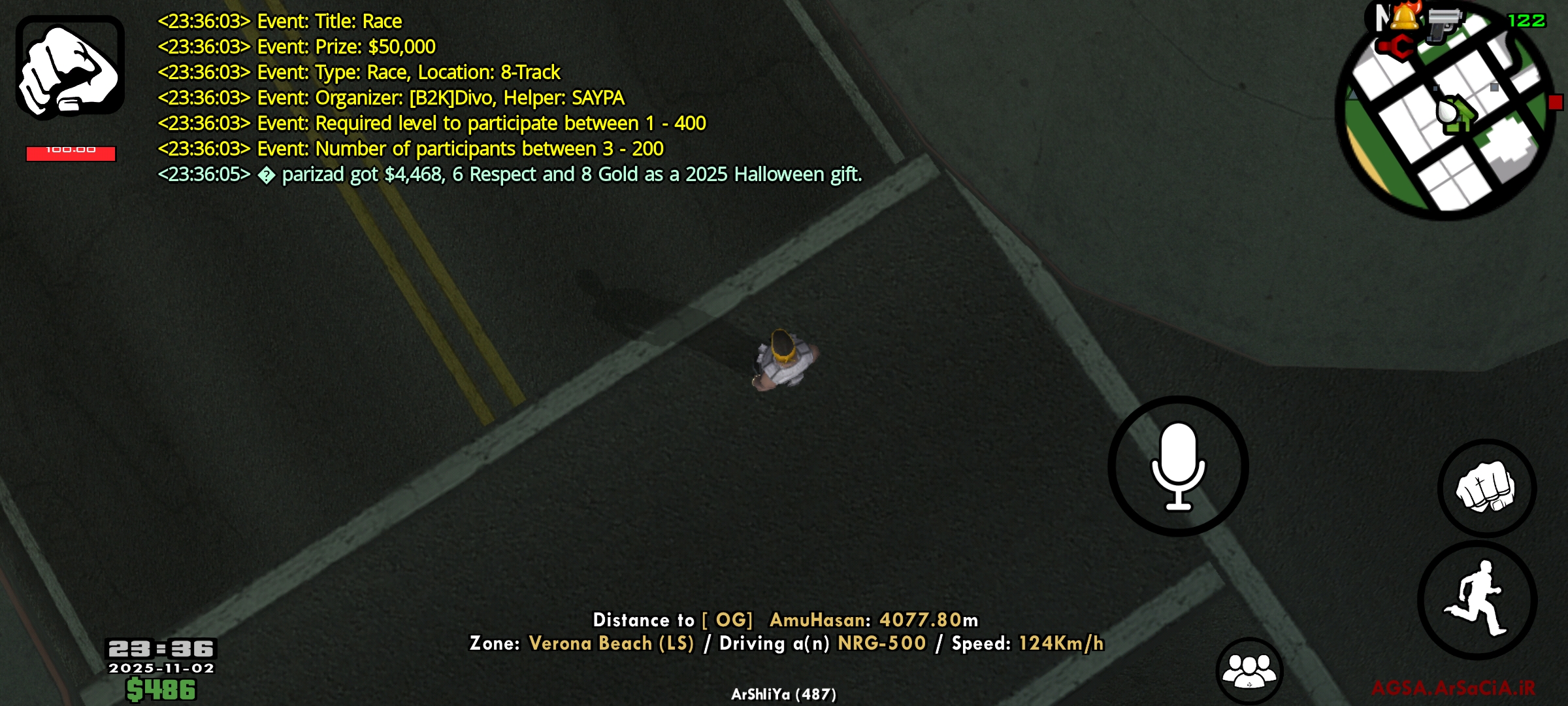Tap the flaming bell event notification icon
This screenshot has height=706, width=1568.
(x=1404, y=17)
